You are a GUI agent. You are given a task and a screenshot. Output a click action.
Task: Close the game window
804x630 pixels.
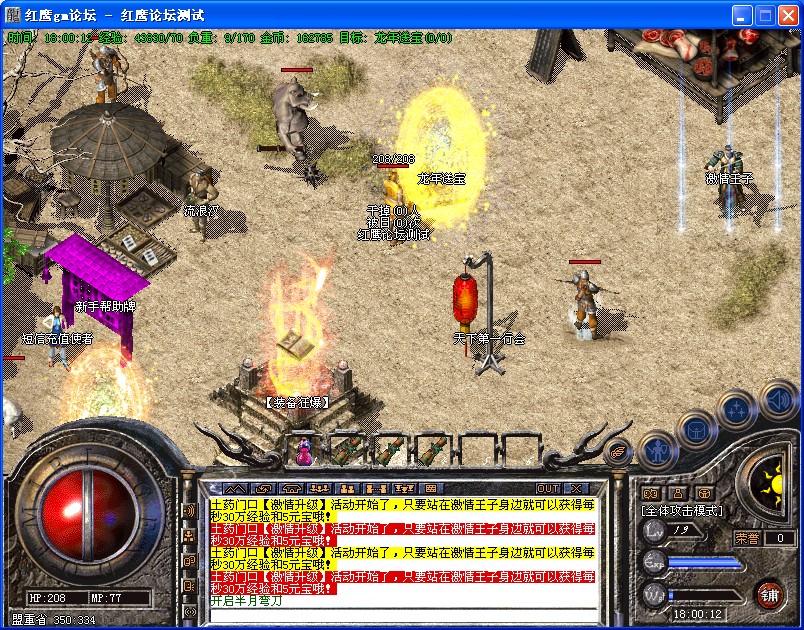pos(787,16)
